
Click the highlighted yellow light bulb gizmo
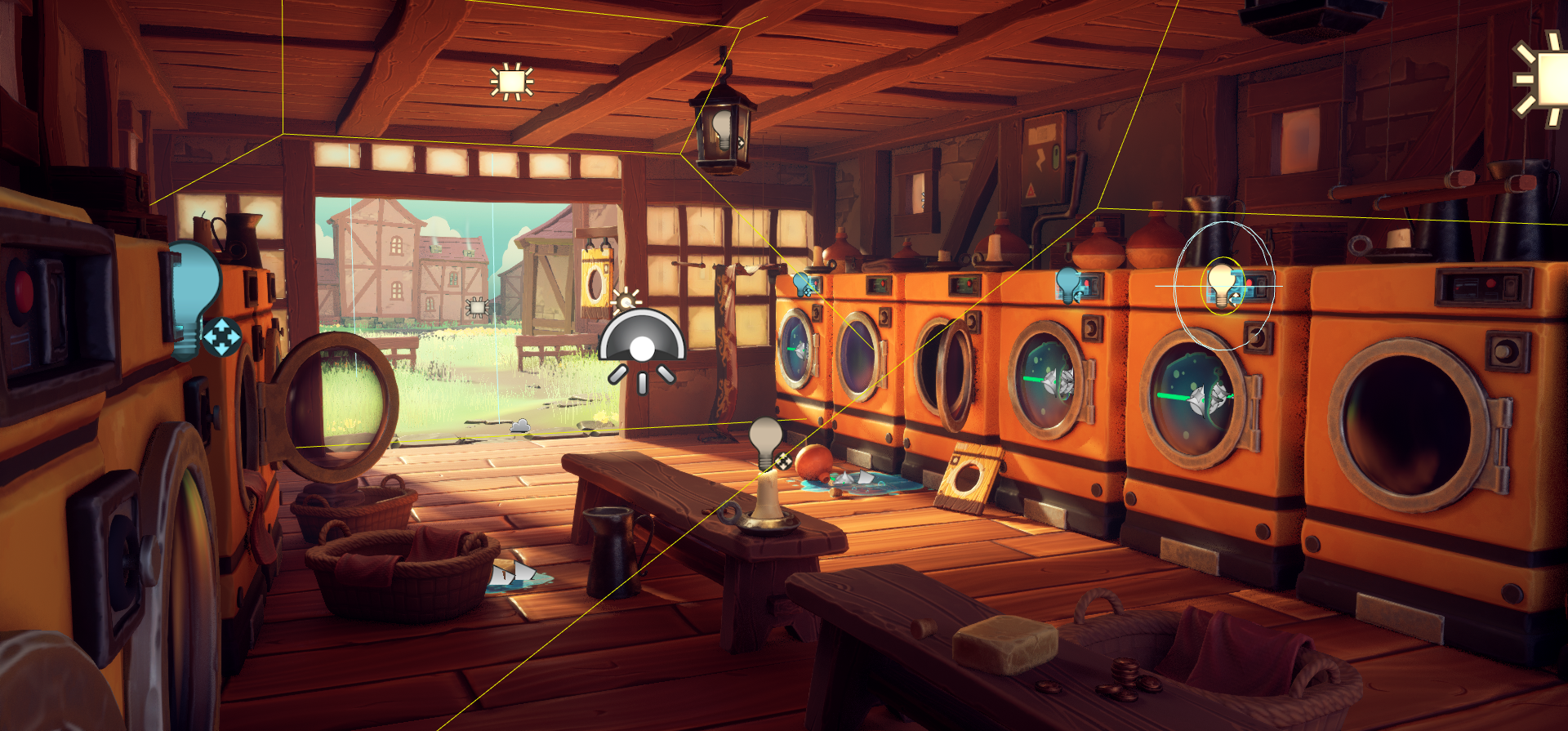(x=1222, y=283)
